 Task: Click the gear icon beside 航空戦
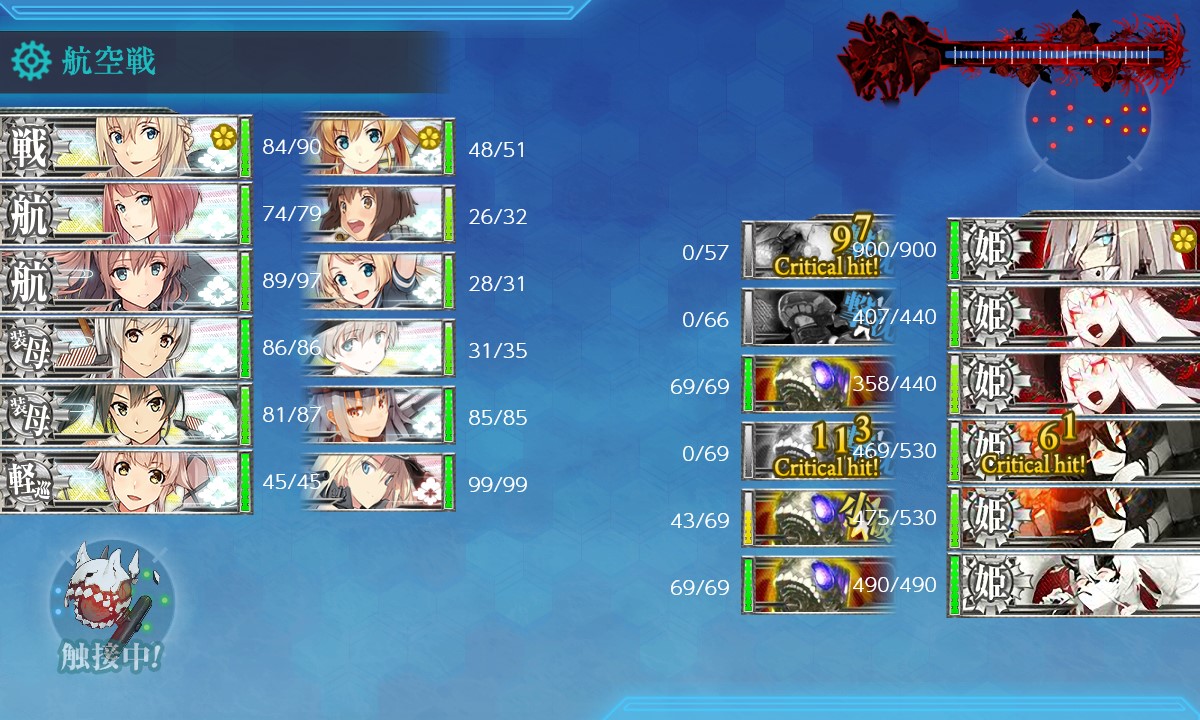pyautogui.click(x=30, y=62)
